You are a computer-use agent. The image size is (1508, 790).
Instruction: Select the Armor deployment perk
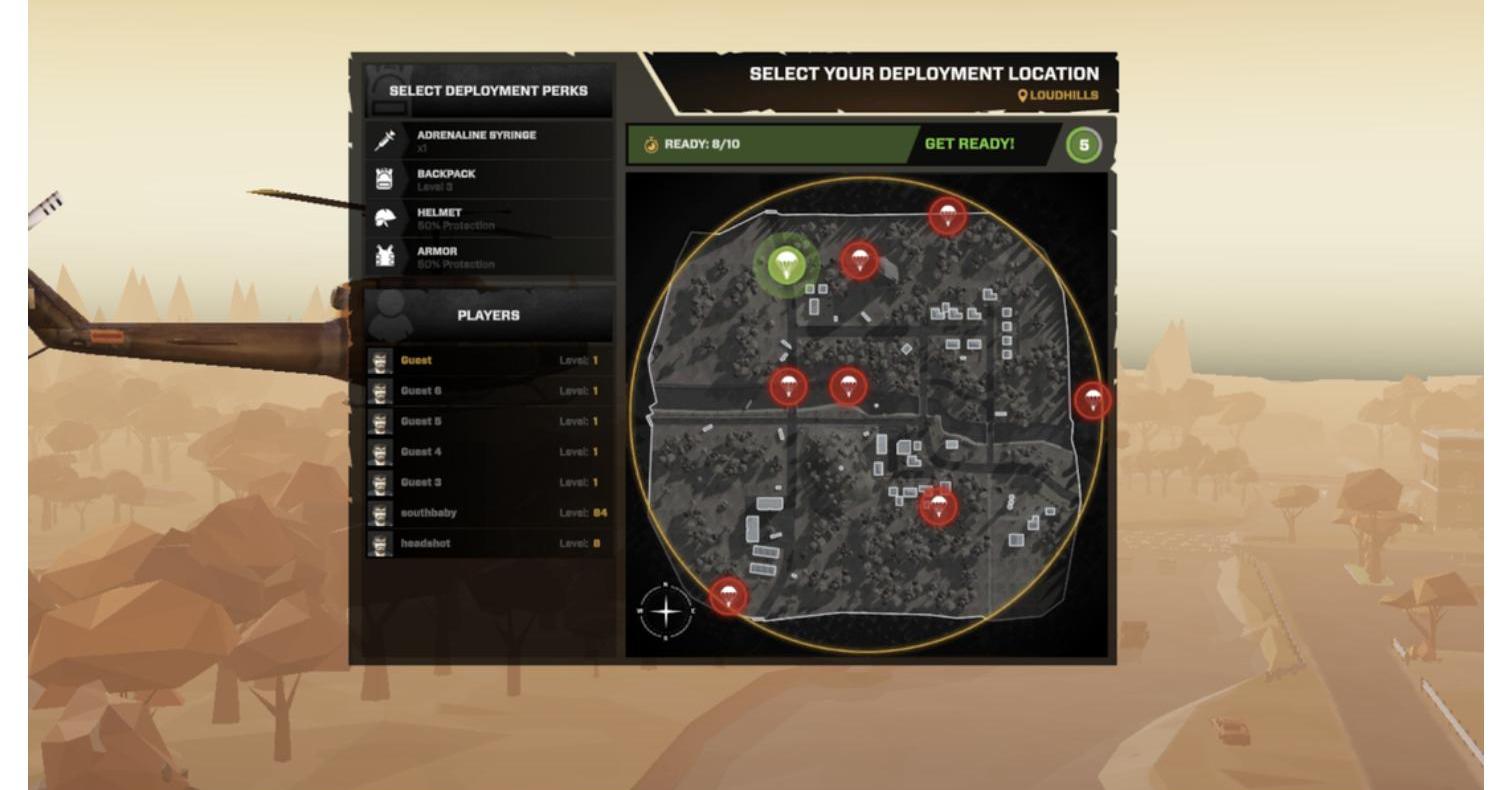[x=489, y=257]
